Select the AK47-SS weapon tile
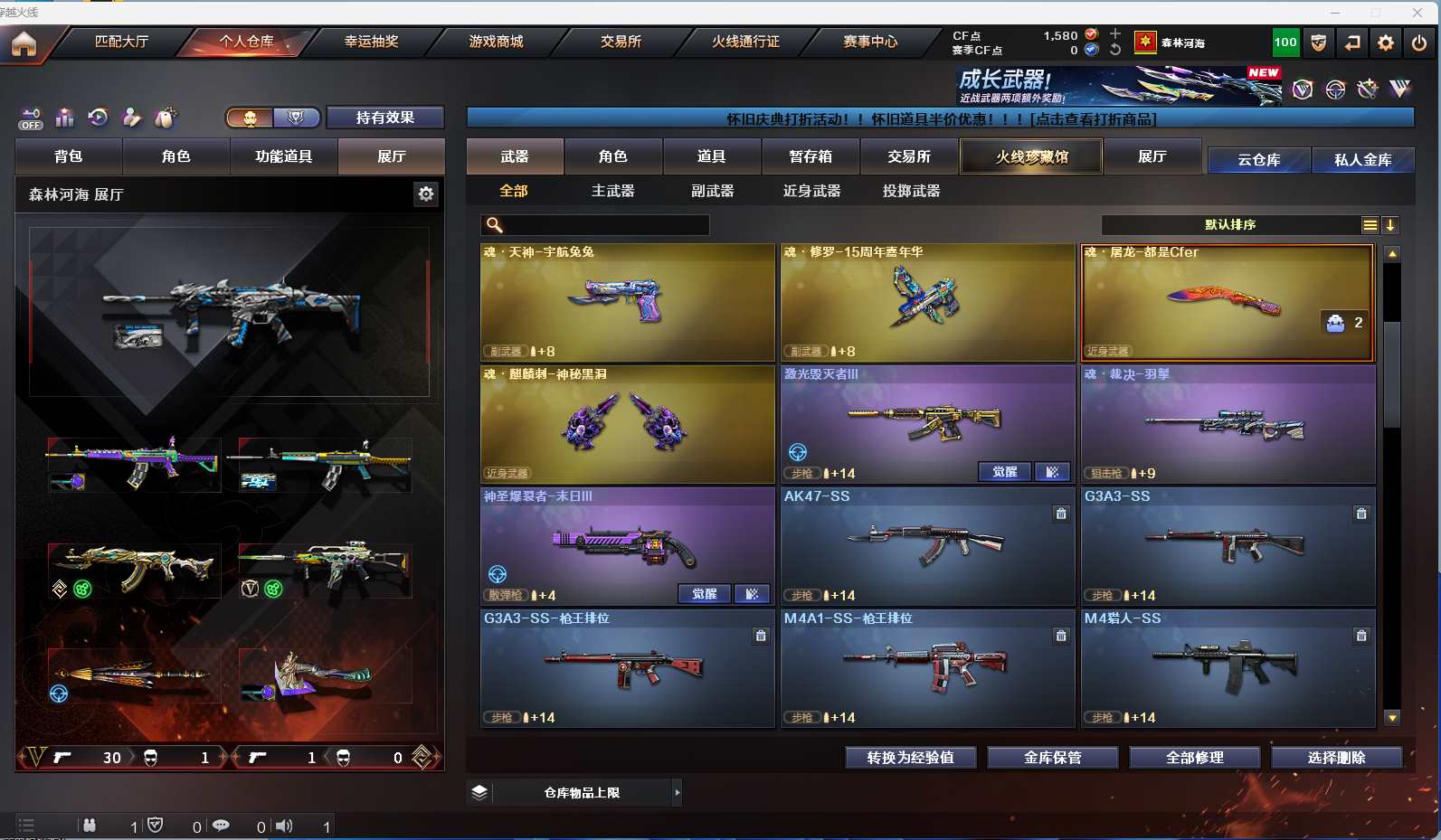This screenshot has height=840, width=1441. click(x=927, y=545)
